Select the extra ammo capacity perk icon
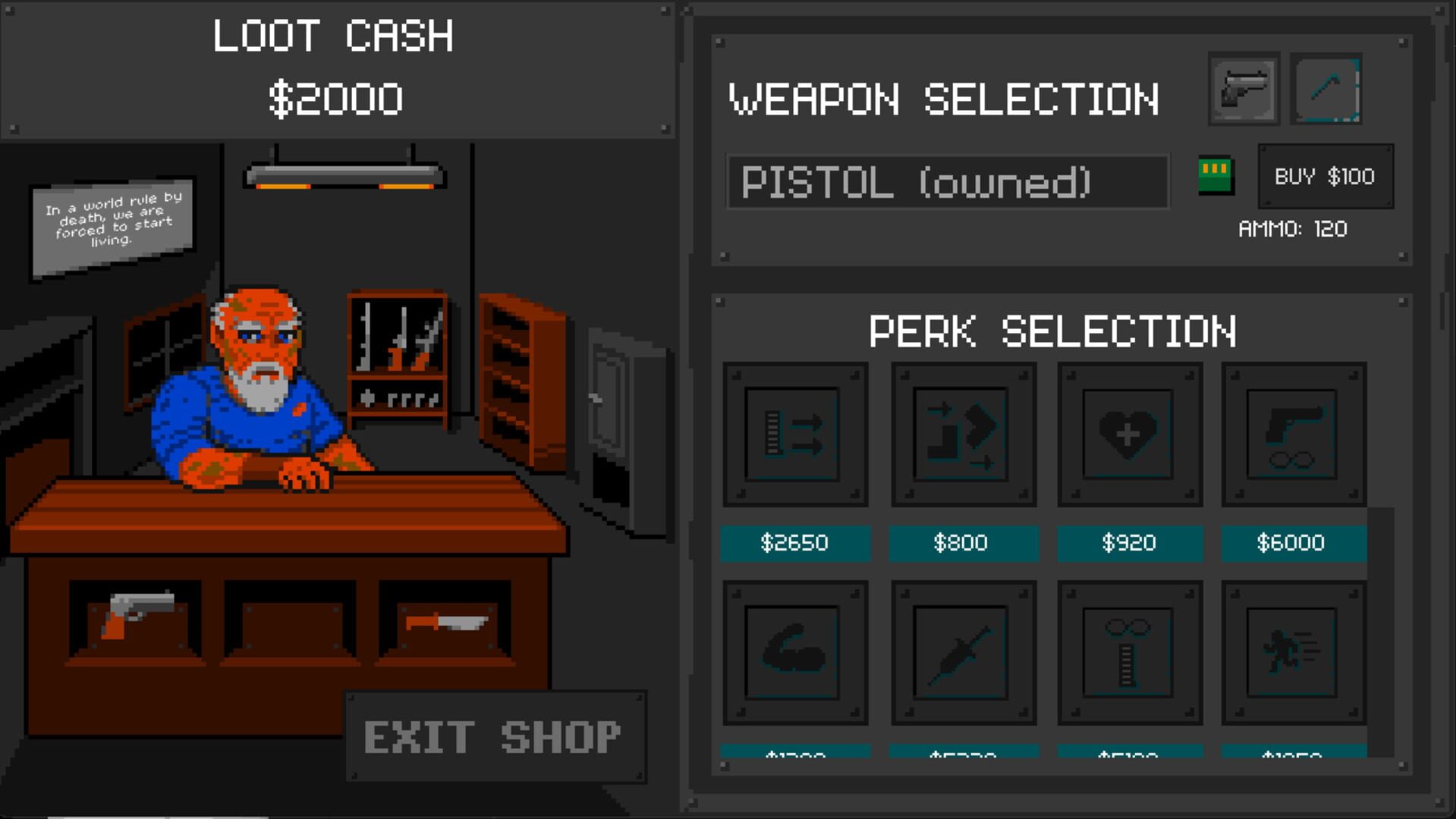 tap(794, 432)
